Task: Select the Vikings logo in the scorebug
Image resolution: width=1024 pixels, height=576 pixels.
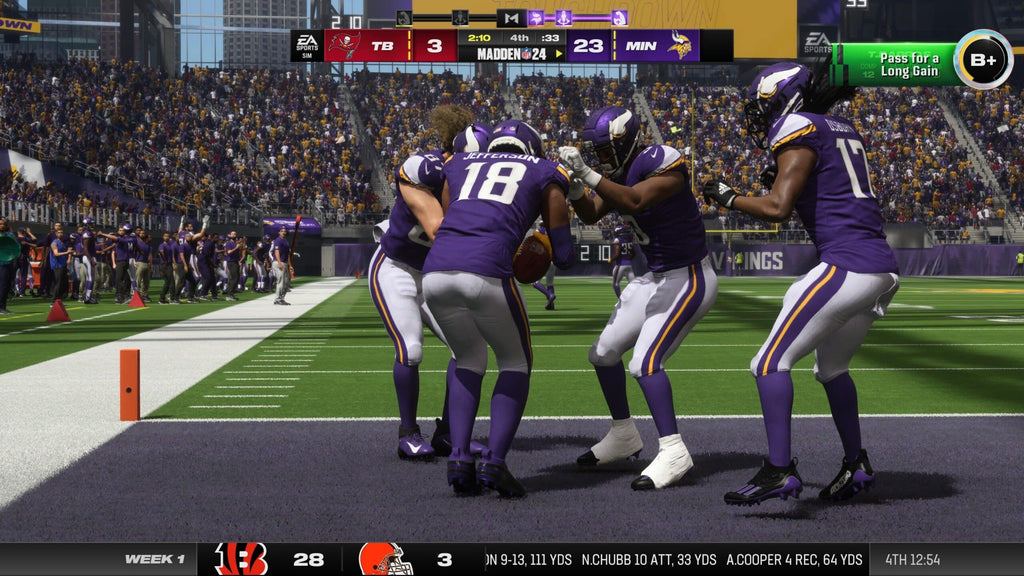Action: pyautogui.click(x=680, y=46)
